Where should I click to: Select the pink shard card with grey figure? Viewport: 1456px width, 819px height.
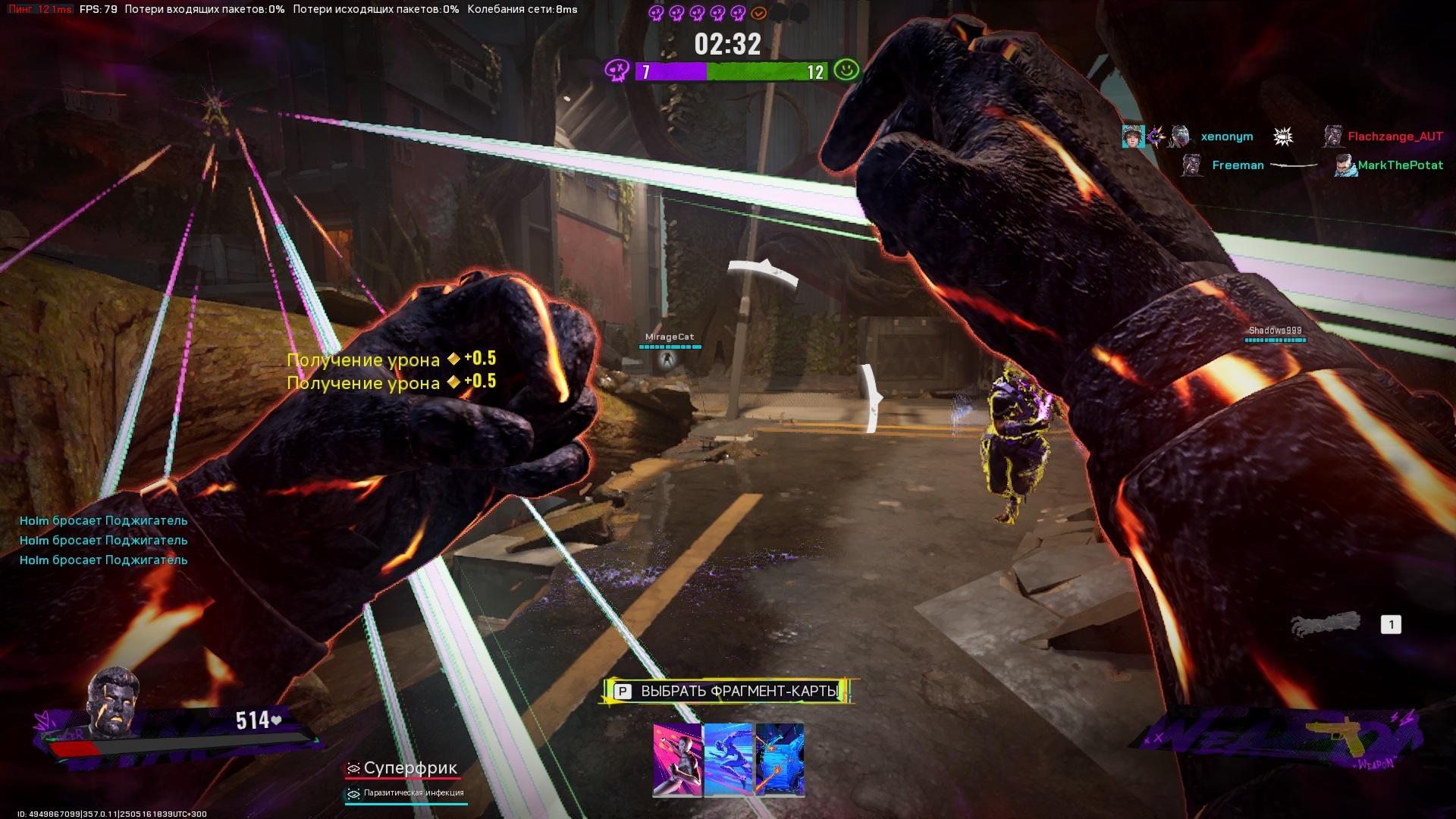click(x=677, y=760)
